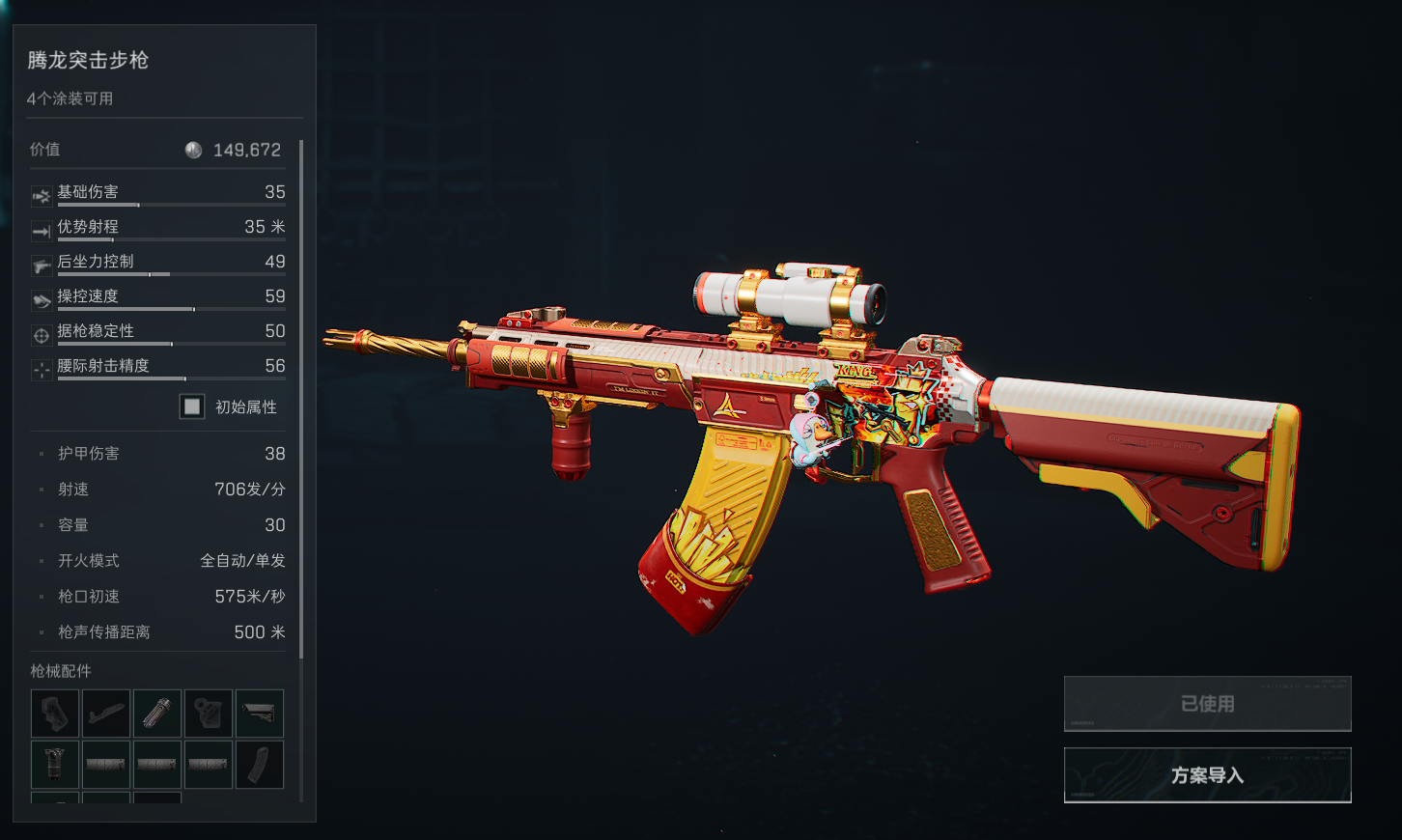Viewport: 1402px width, 840px height.
Task: Open the magazine attachment slot
Action: [260, 765]
